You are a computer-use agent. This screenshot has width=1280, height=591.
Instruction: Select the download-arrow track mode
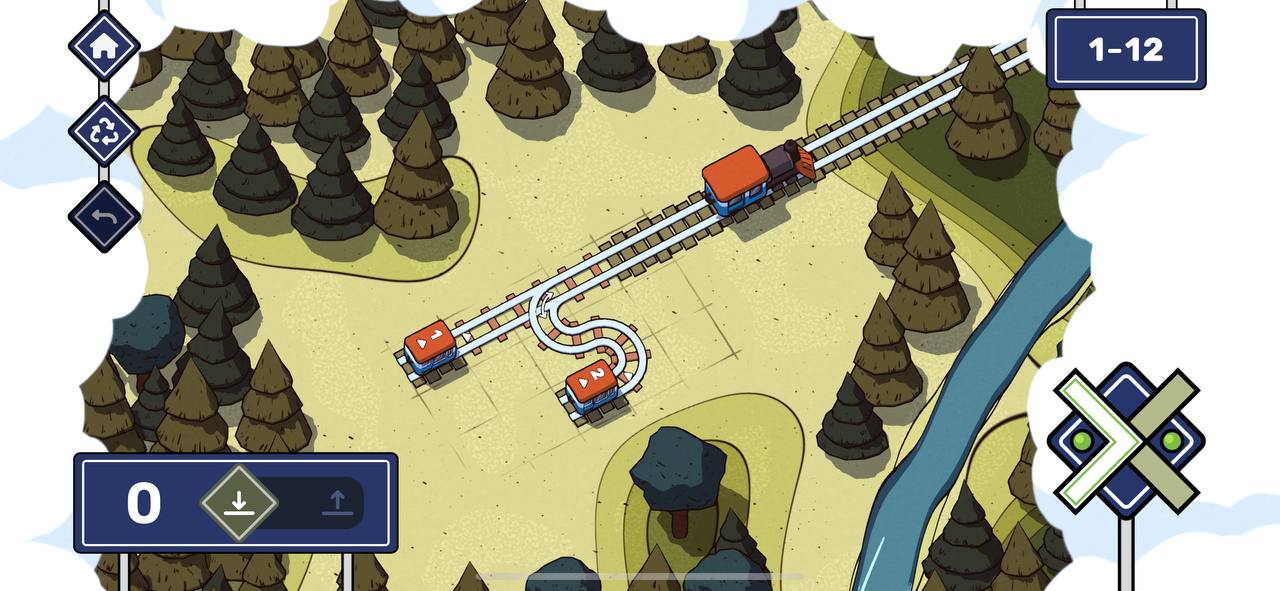238,502
